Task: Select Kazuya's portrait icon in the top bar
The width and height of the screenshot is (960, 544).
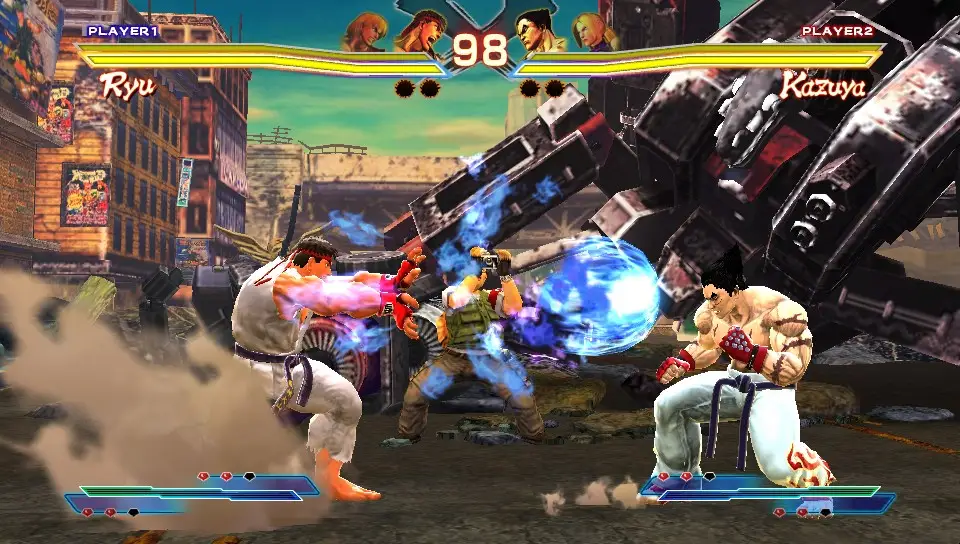Action: click(538, 30)
